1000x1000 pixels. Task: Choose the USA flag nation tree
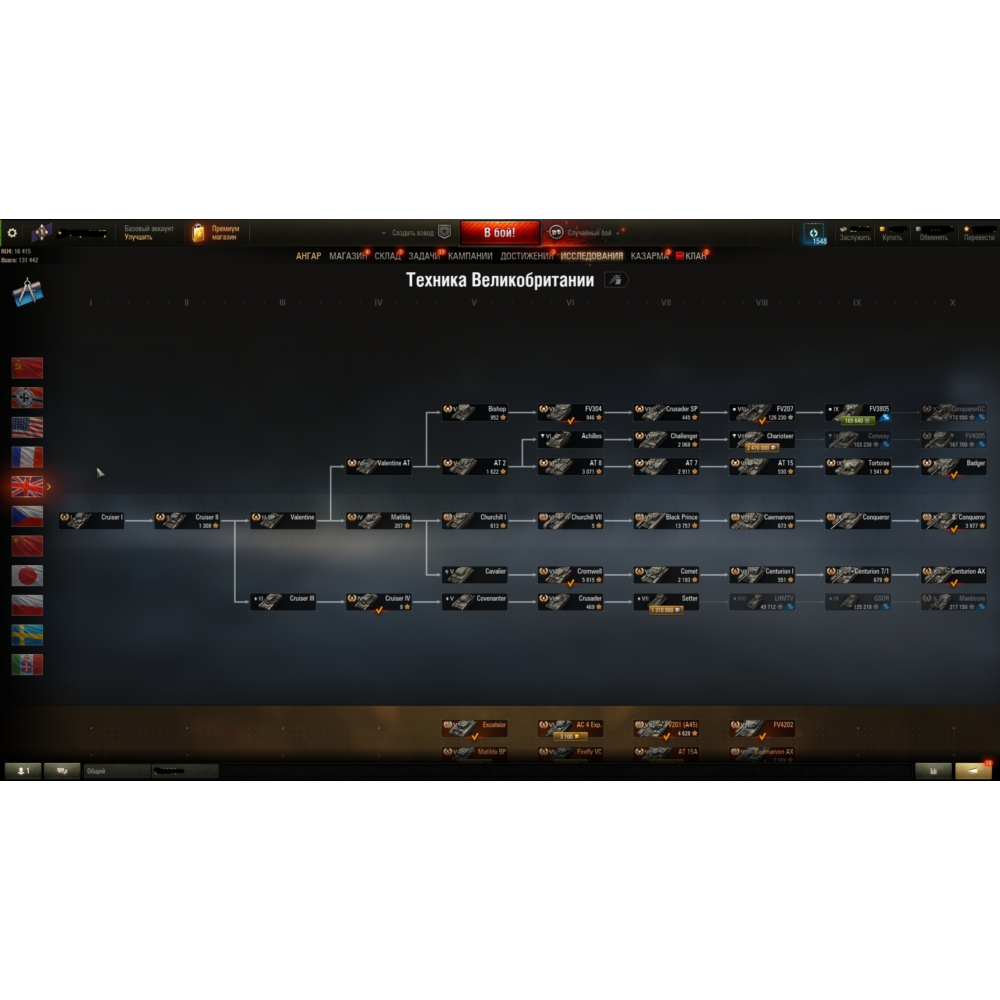(x=27, y=427)
